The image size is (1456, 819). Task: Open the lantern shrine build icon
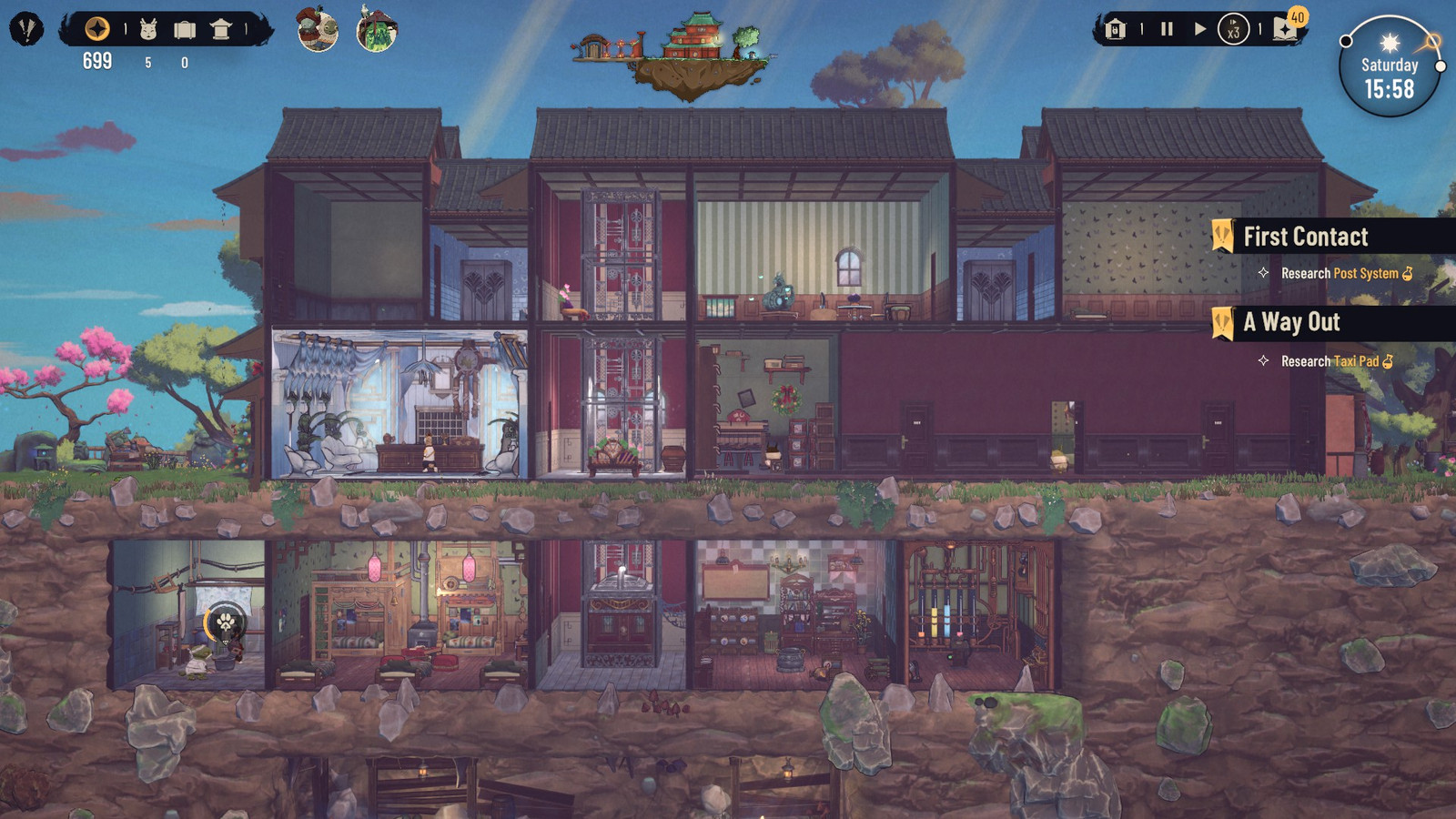click(x=221, y=30)
